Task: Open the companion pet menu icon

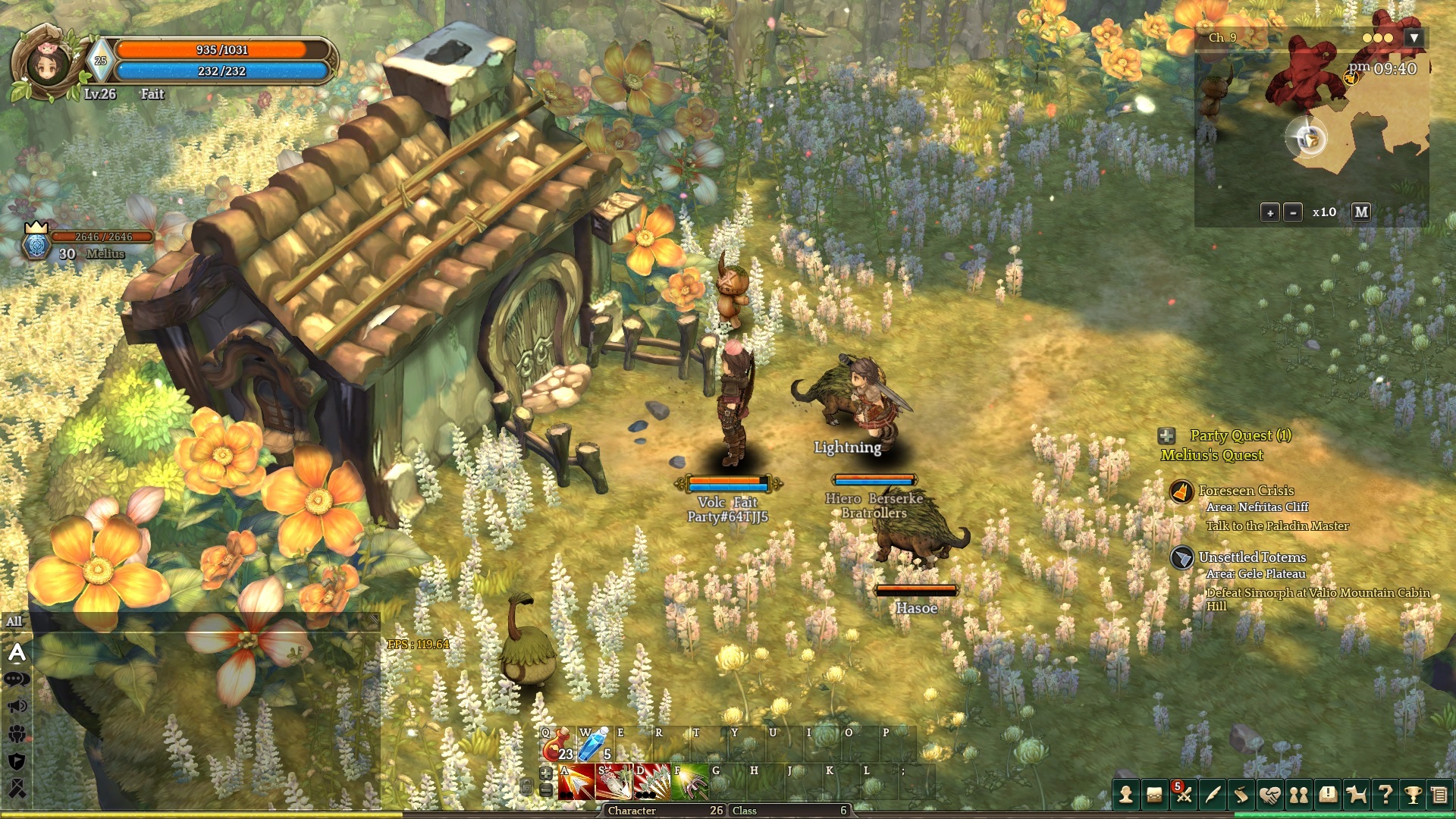Action: [1356, 795]
